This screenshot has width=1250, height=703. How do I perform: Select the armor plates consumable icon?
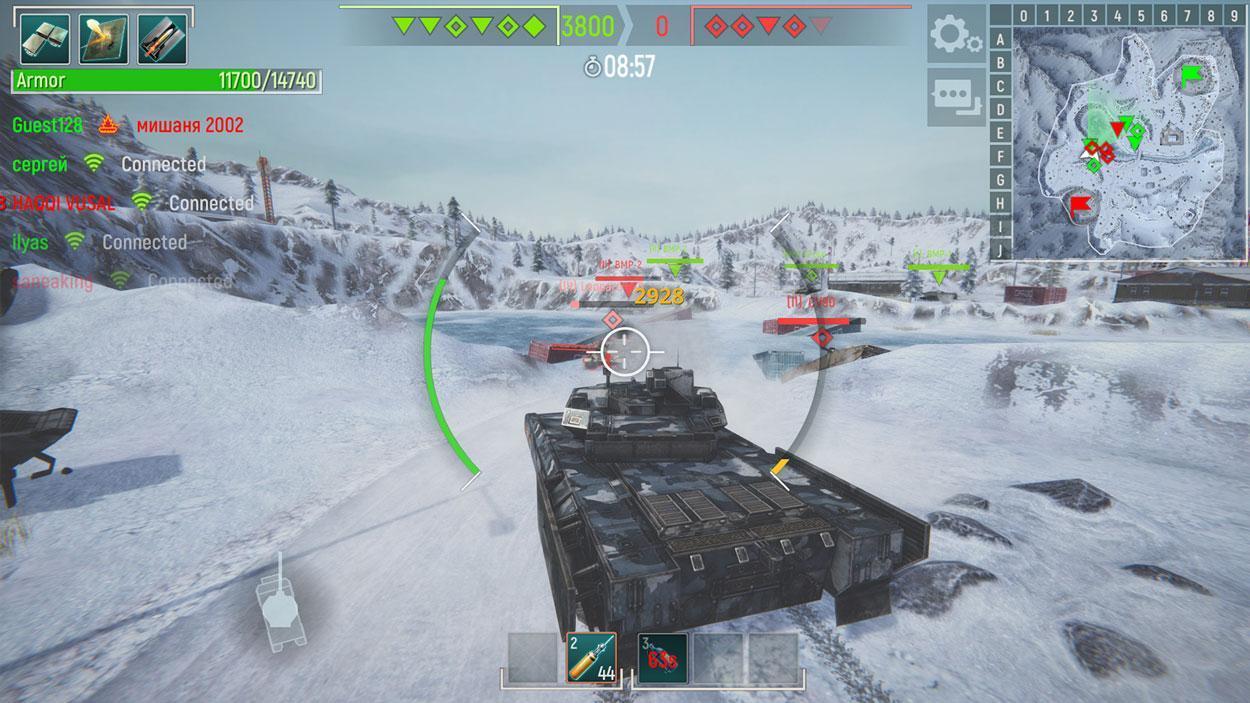45,39
